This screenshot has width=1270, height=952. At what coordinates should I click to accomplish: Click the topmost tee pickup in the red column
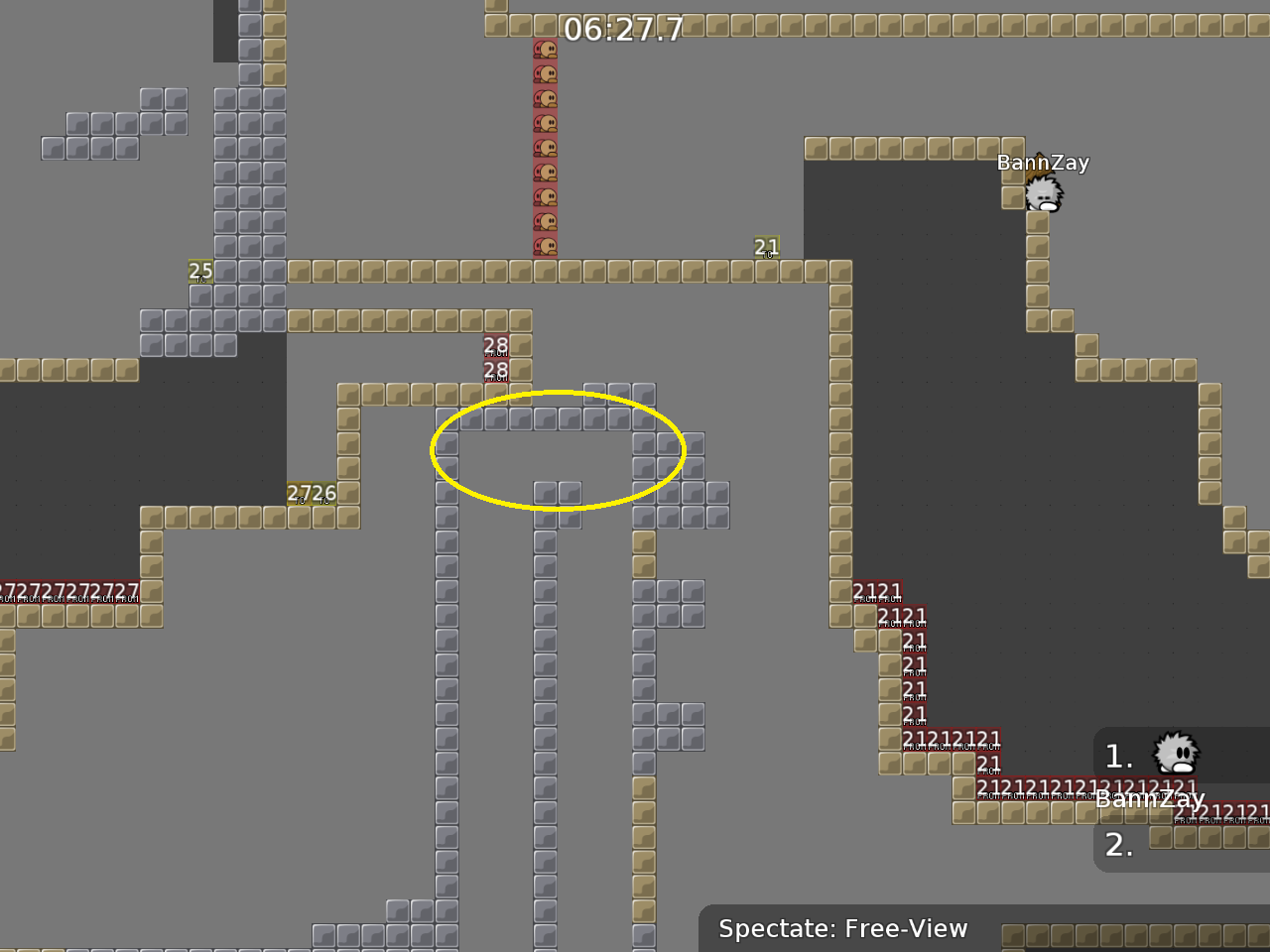[546, 48]
